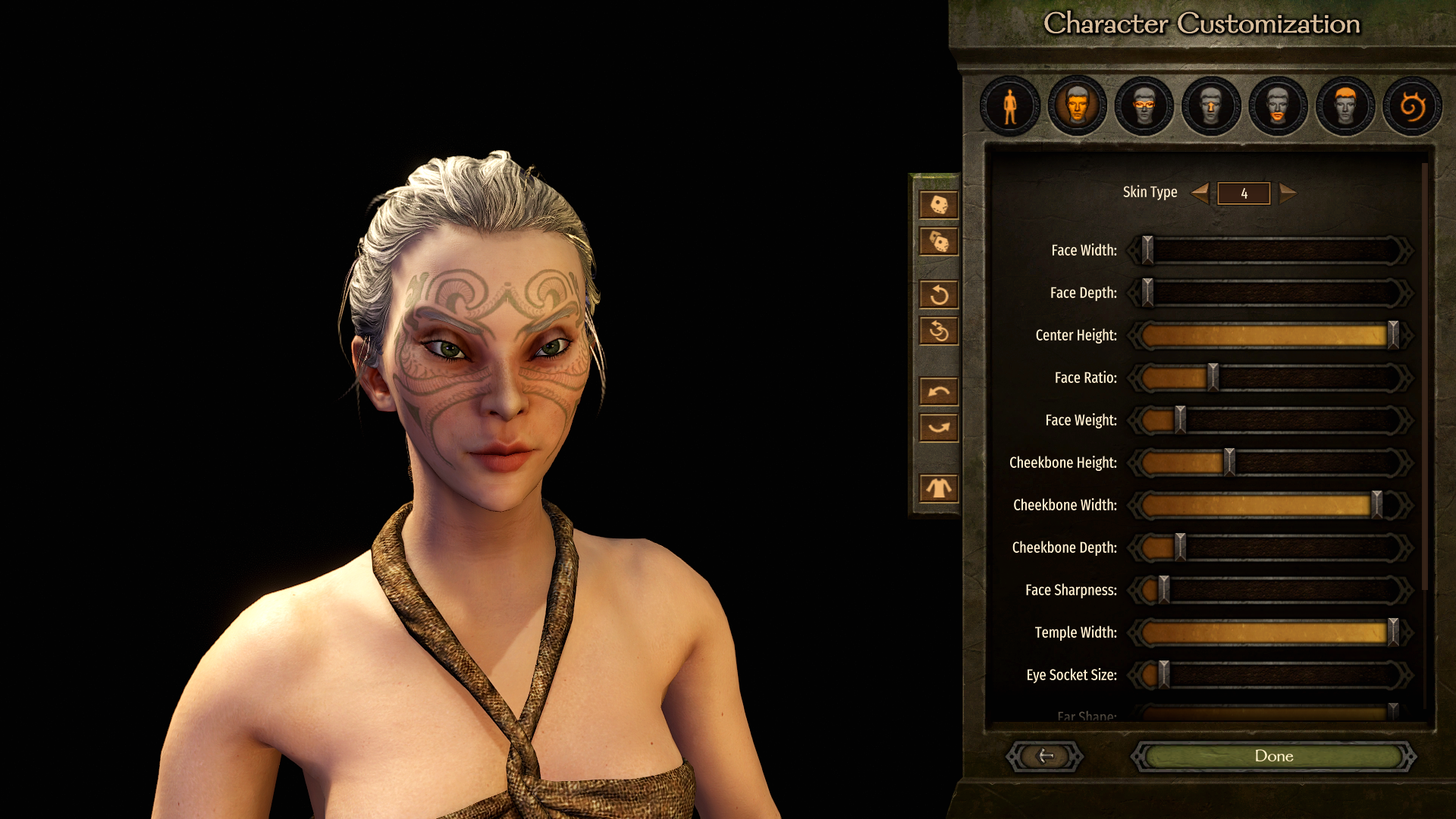Set the Eye Socket Size slider

[x=1164, y=675]
